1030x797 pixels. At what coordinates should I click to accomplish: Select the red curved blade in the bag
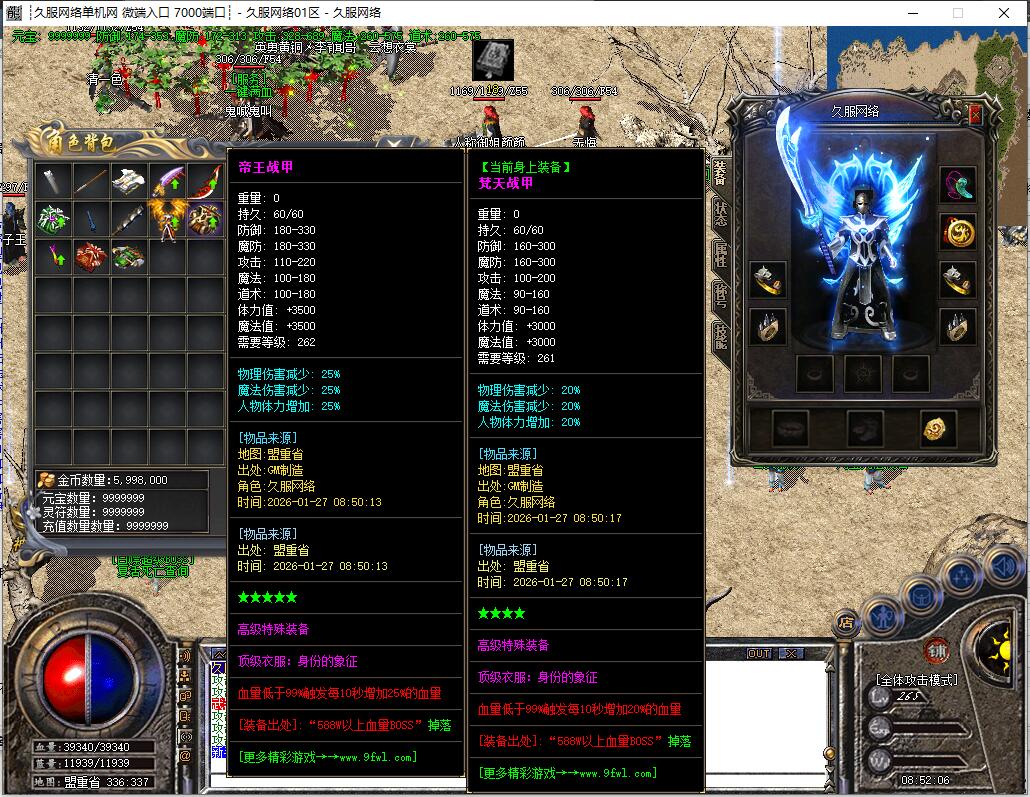[206, 181]
